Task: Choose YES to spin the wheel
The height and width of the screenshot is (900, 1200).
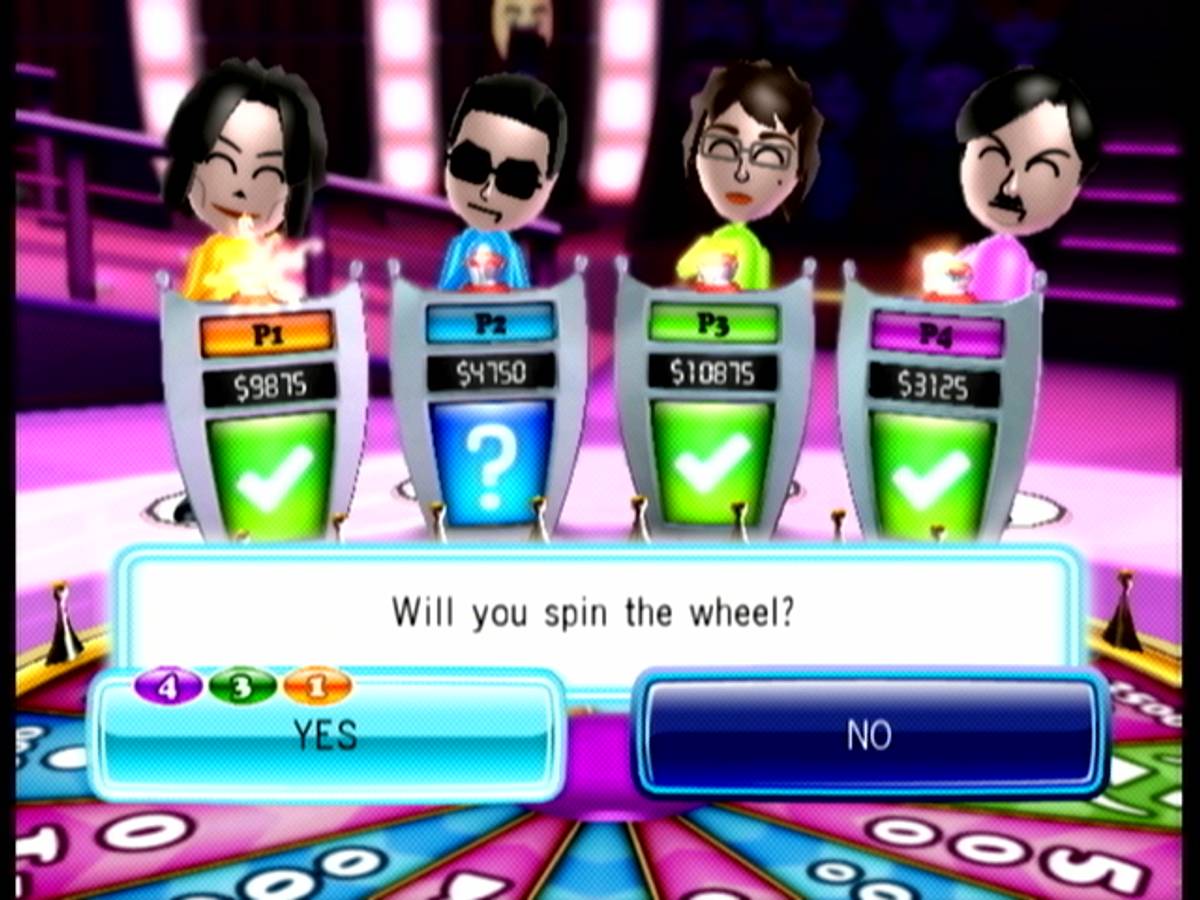Action: coord(326,736)
